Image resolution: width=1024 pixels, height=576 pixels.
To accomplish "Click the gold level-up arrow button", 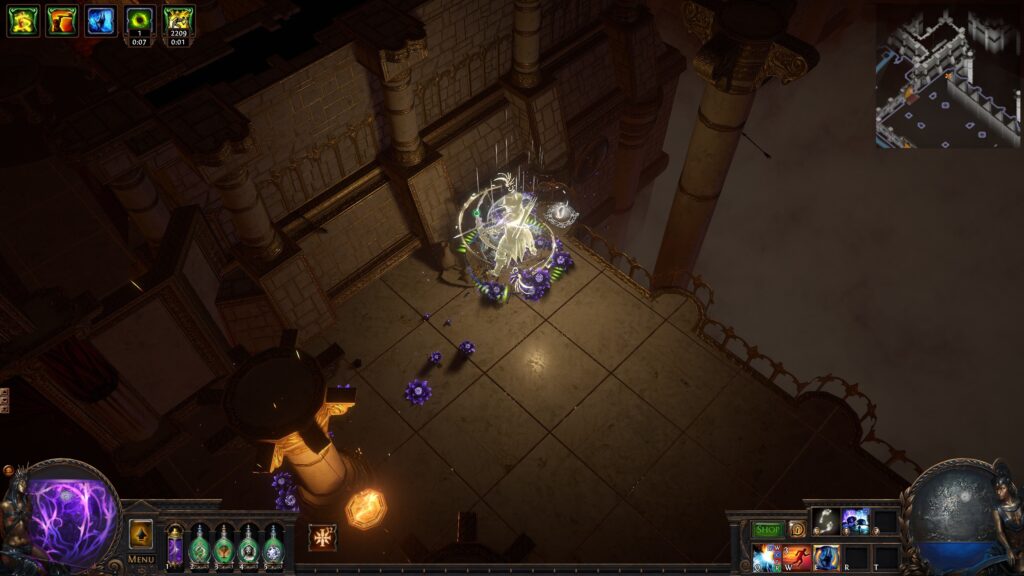I will coord(141,534).
